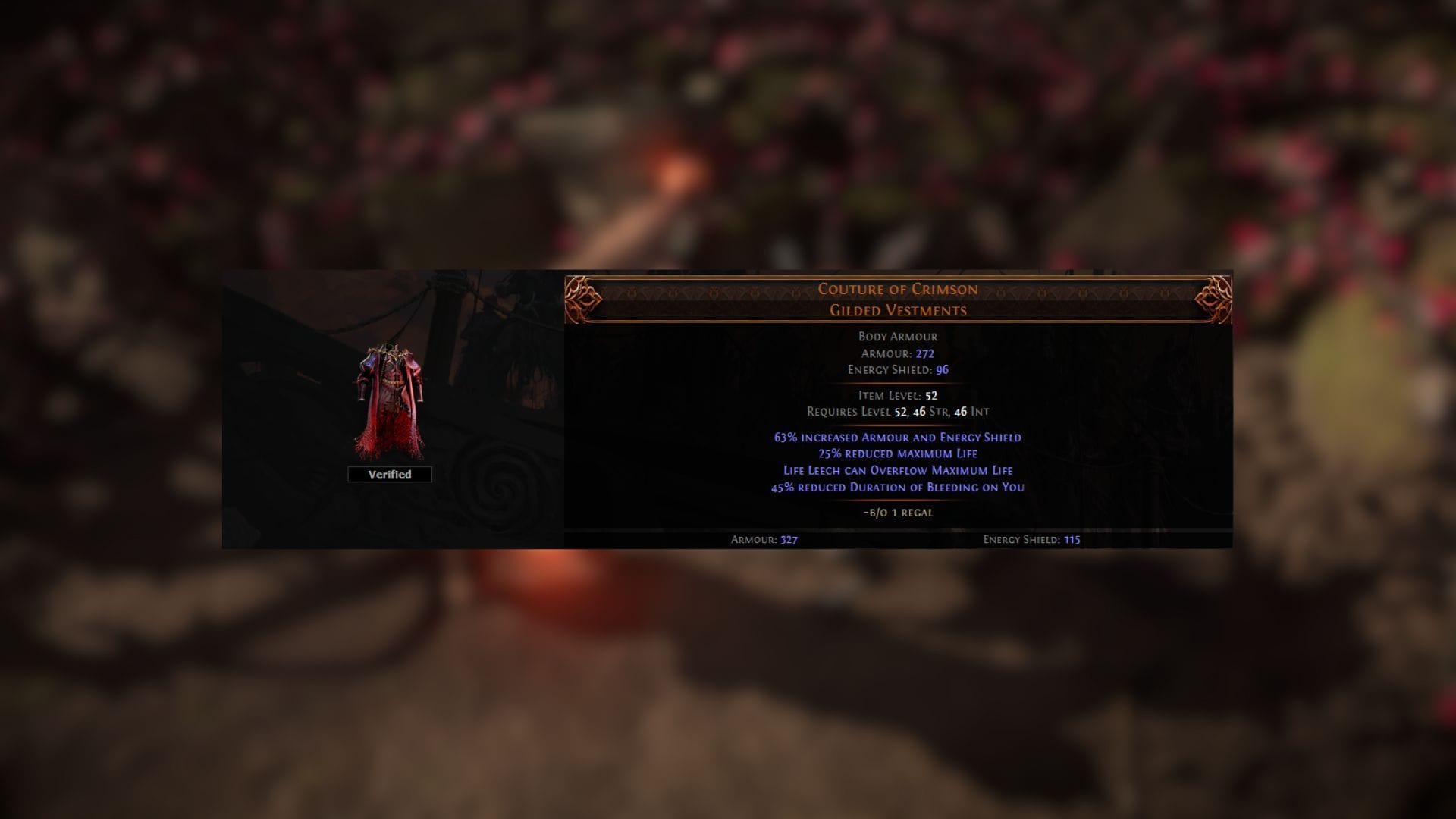
Task: Click the Armour: 327 footer value
Action: pos(762,541)
